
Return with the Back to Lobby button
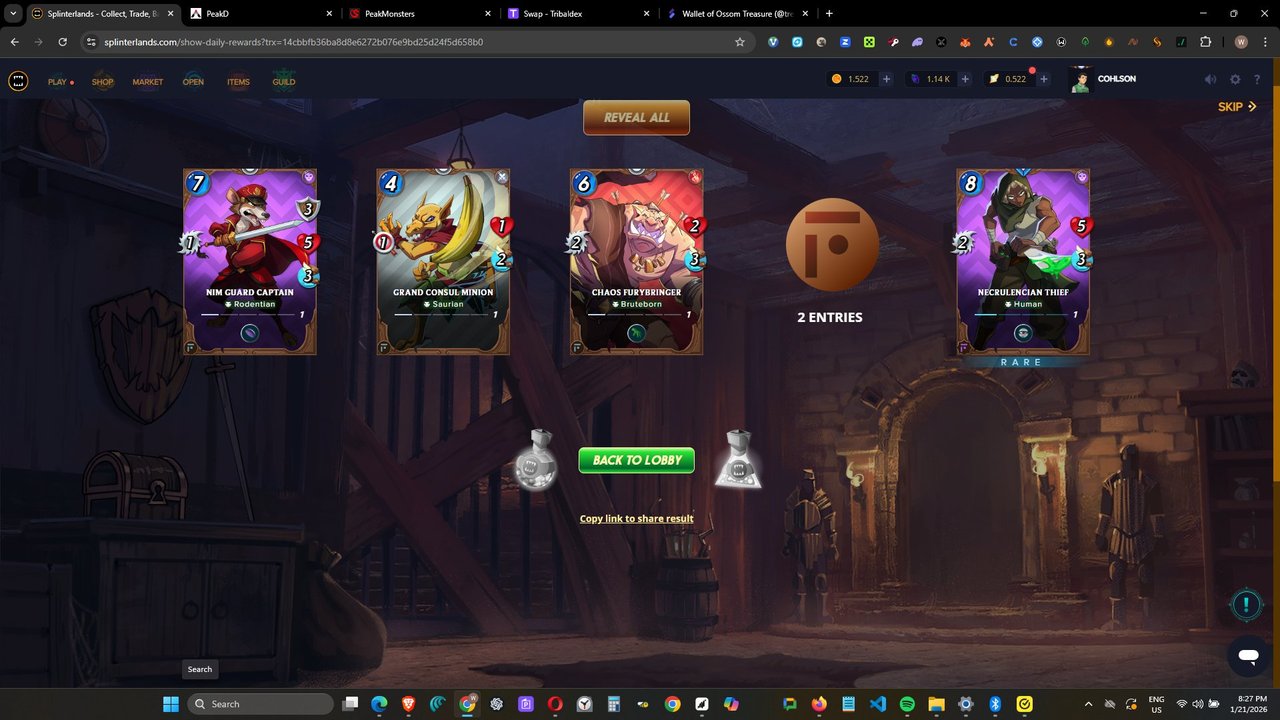(636, 460)
